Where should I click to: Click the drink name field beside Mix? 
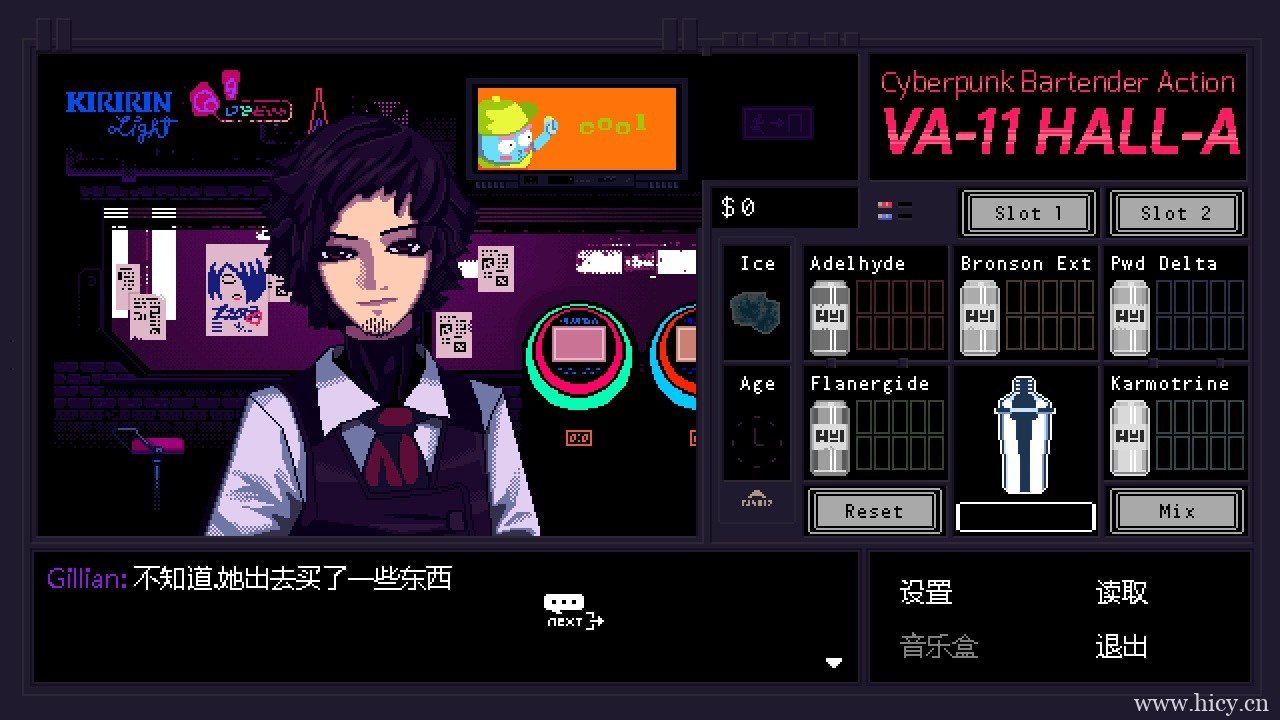point(1025,515)
